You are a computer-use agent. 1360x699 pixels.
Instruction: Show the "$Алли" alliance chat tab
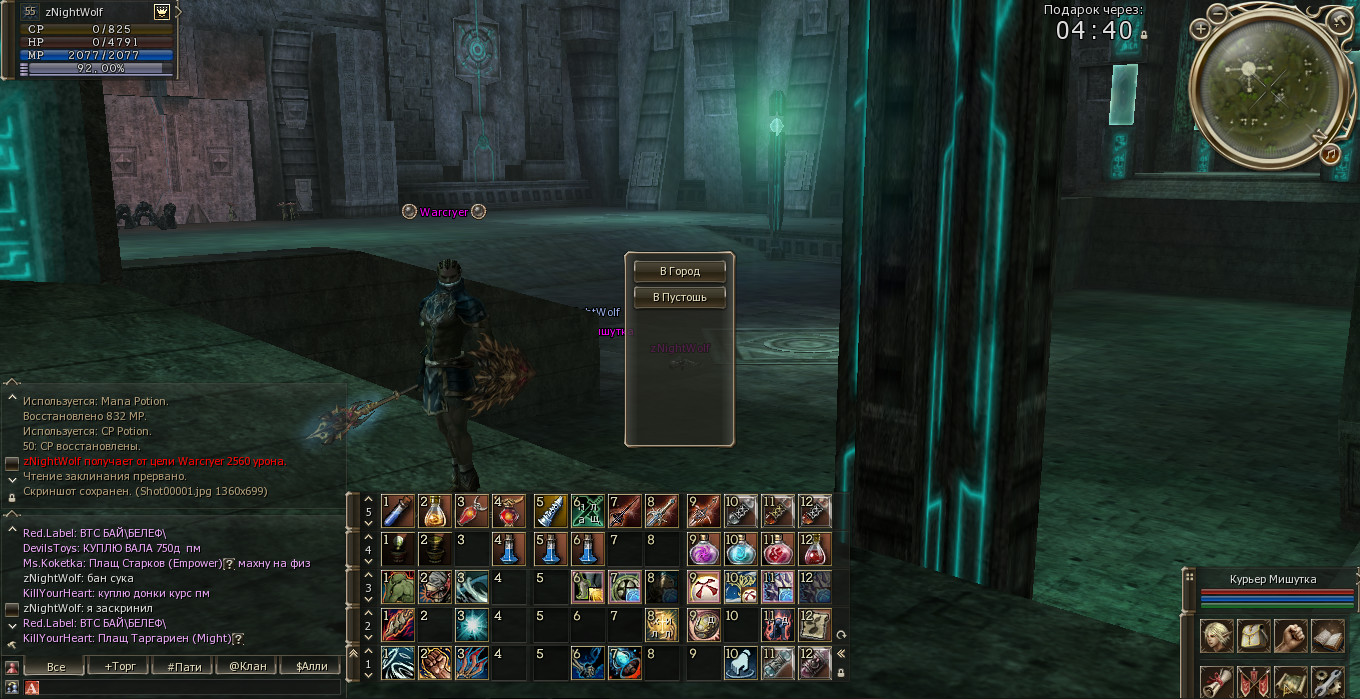click(x=310, y=666)
